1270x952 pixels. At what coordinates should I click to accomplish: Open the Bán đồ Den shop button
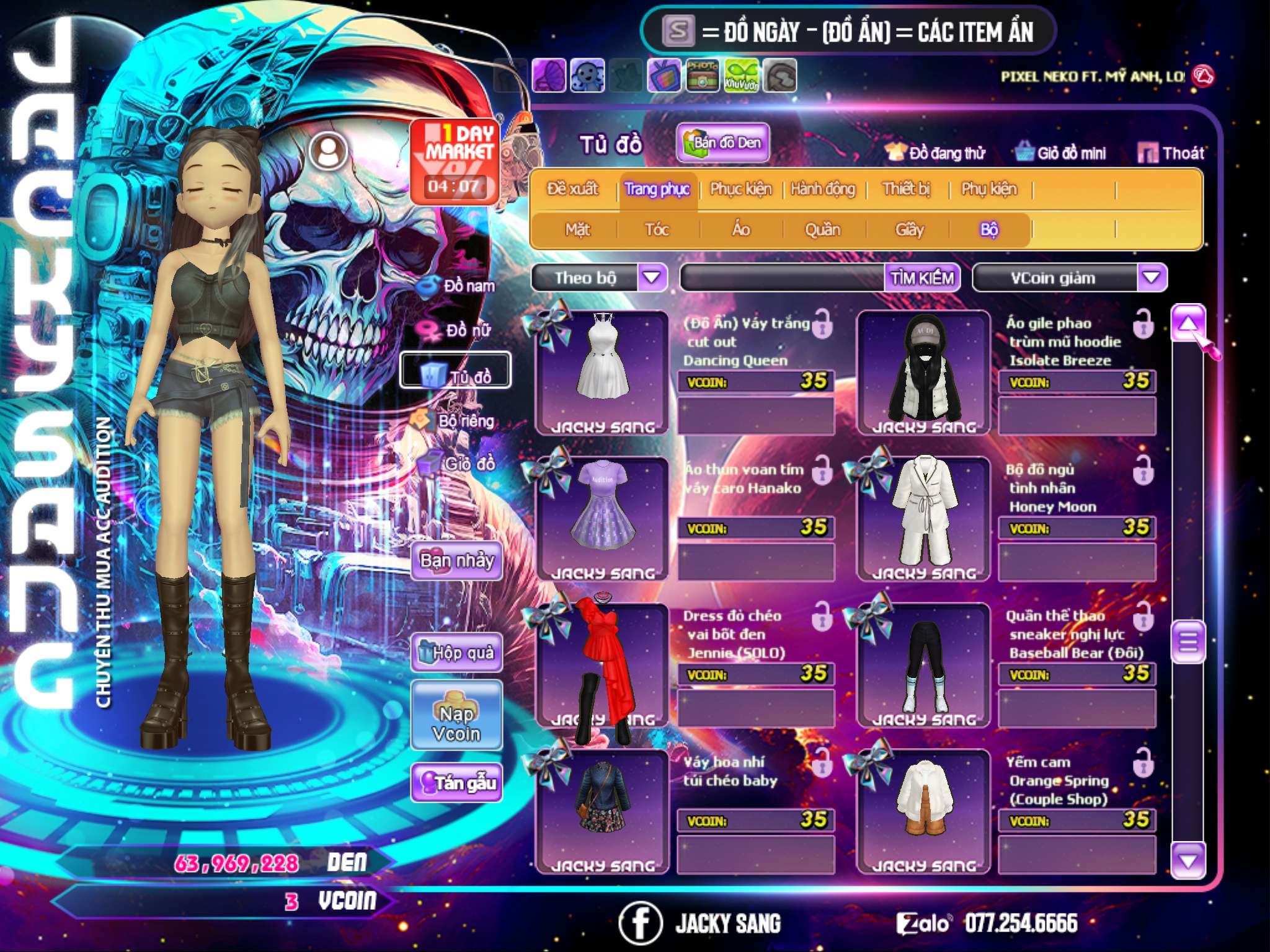[x=722, y=143]
